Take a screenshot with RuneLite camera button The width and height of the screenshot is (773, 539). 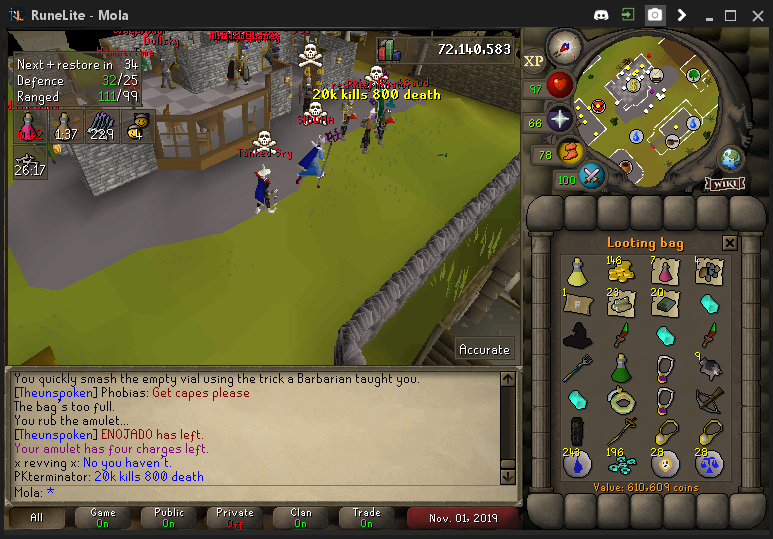(x=654, y=15)
